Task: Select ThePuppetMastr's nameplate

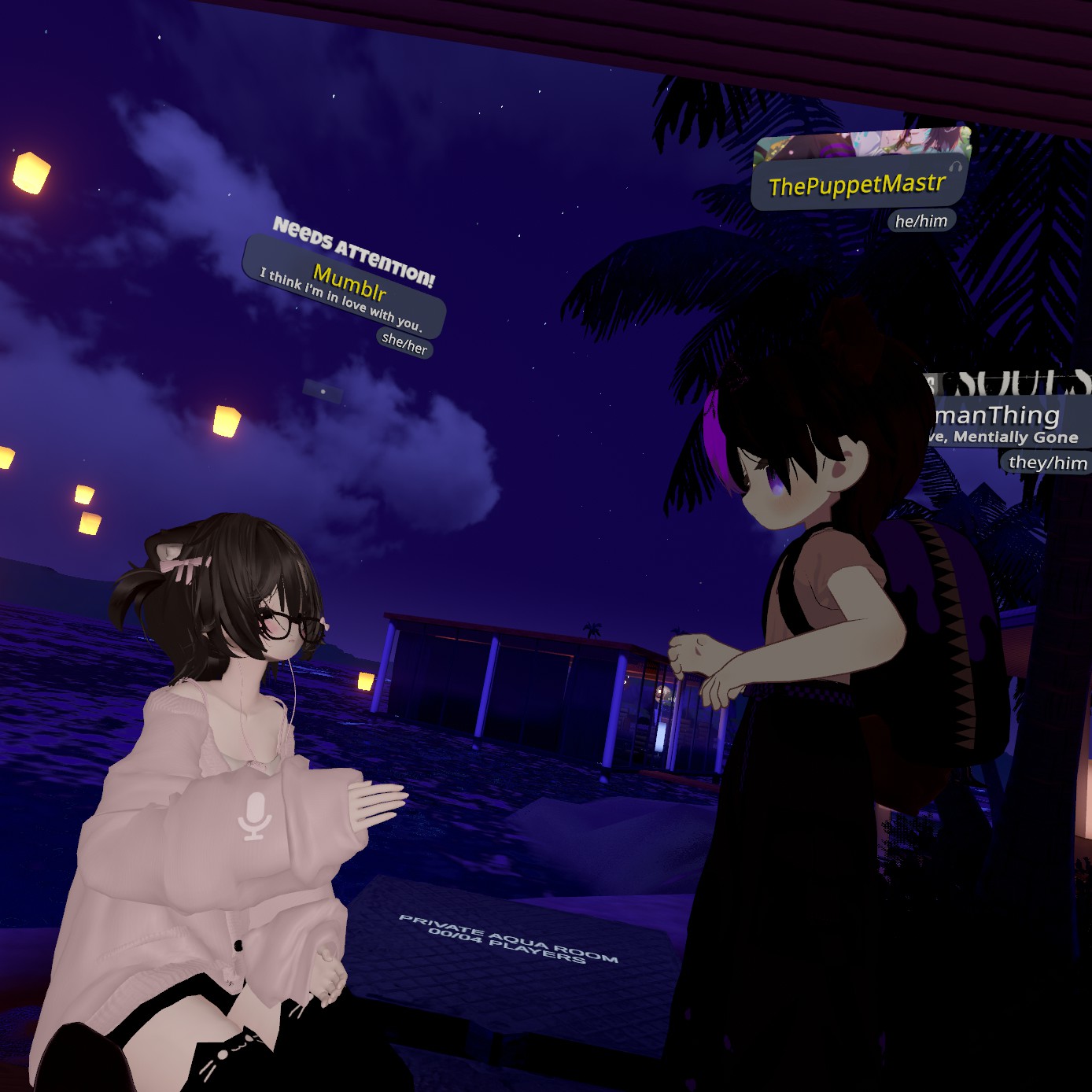Action: [x=857, y=185]
